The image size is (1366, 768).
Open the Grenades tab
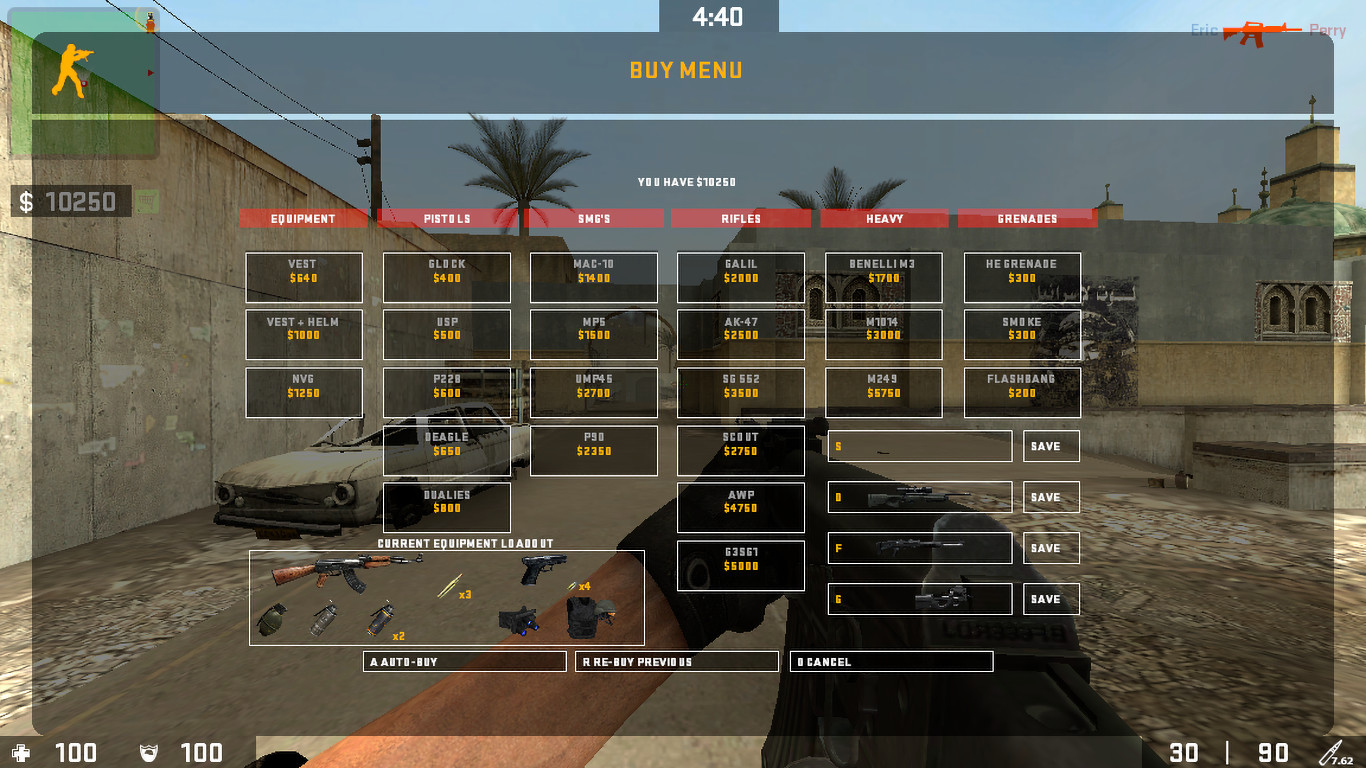[1028, 218]
